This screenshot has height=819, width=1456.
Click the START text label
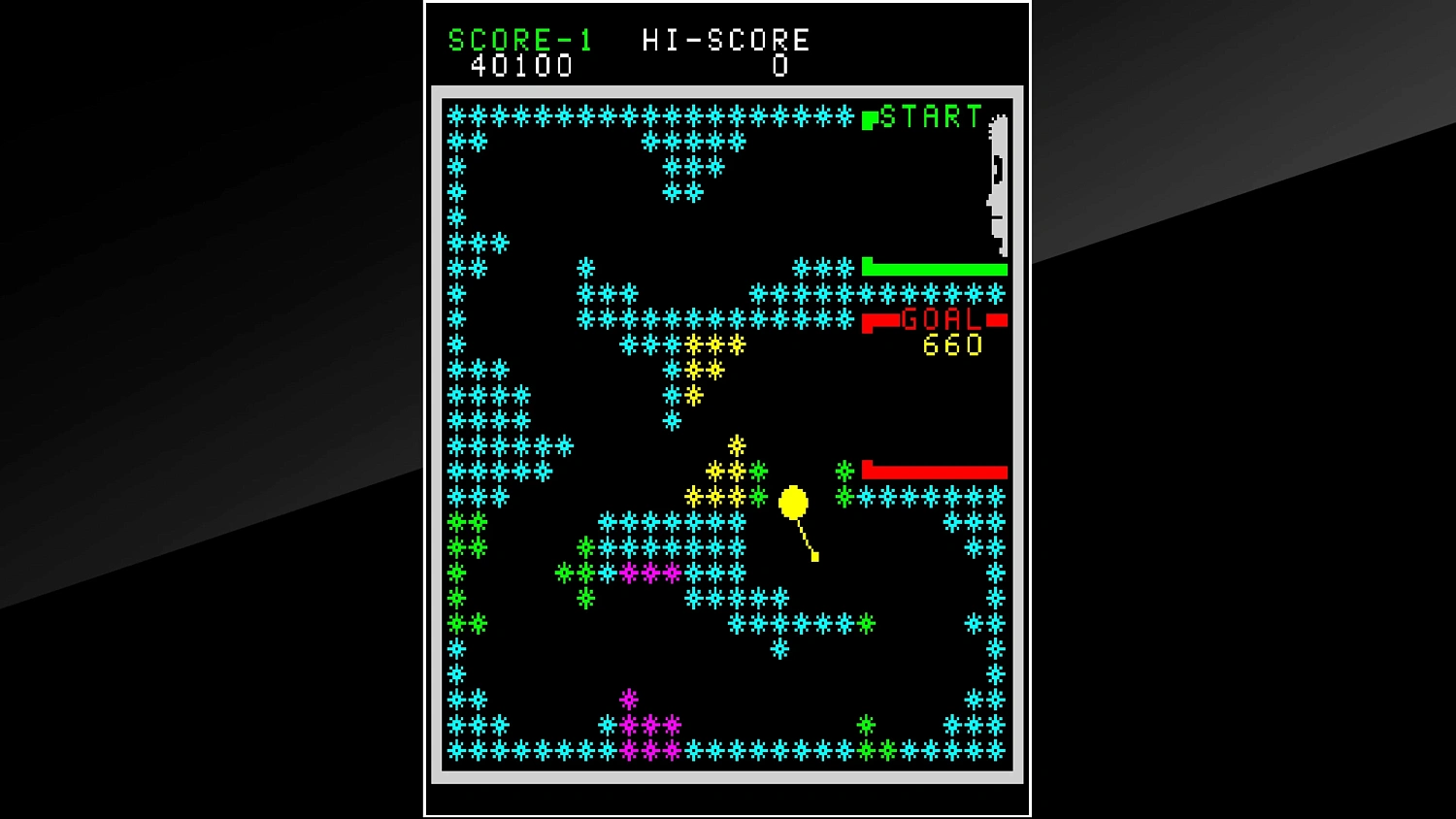[x=932, y=117]
